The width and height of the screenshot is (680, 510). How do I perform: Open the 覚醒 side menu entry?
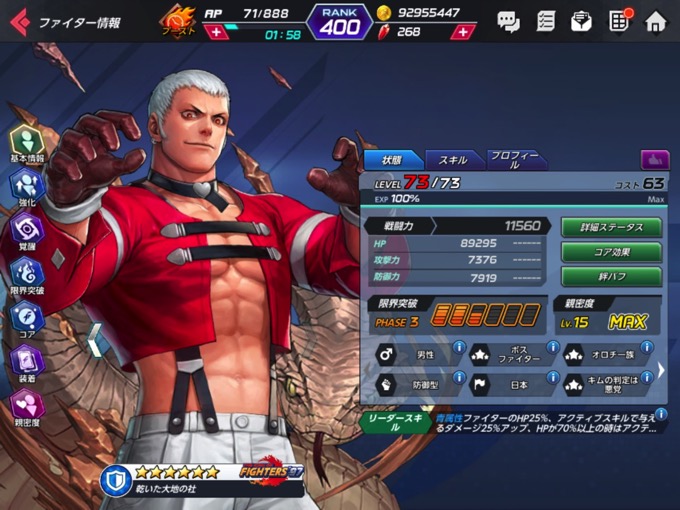27,230
